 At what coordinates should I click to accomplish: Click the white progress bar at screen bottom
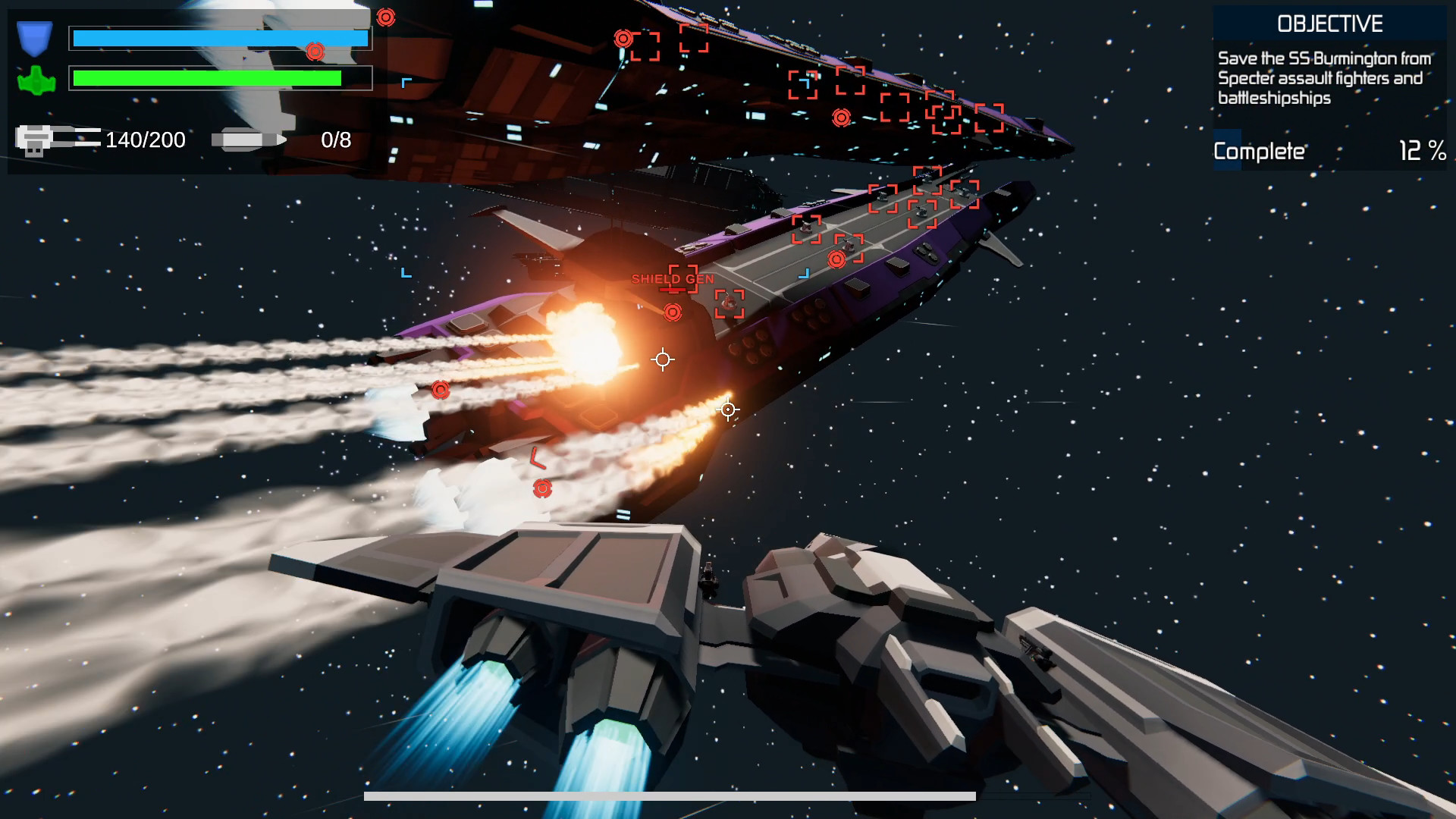[x=670, y=795]
